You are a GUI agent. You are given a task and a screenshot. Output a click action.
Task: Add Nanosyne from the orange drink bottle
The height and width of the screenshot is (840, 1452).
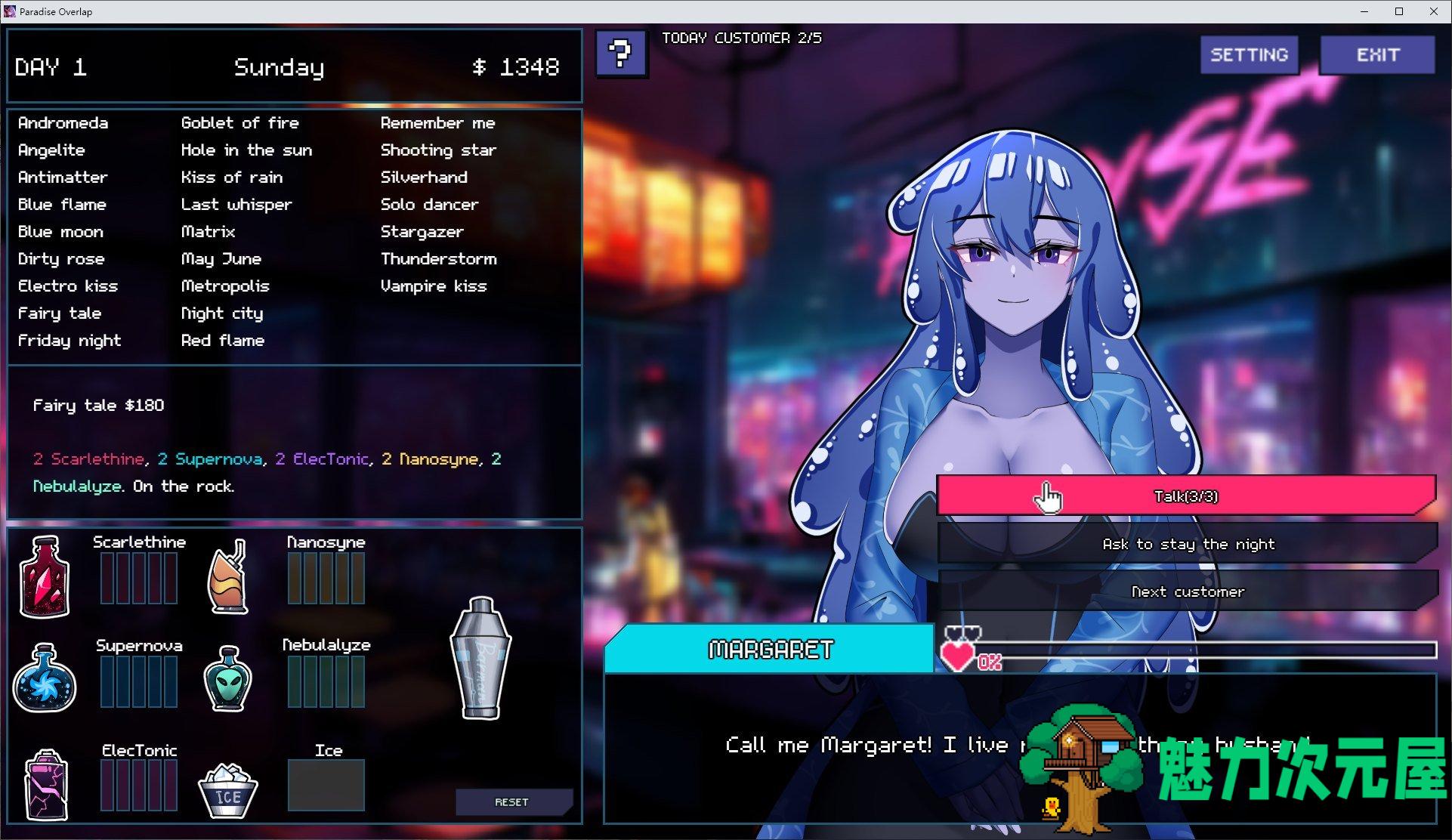click(x=228, y=576)
